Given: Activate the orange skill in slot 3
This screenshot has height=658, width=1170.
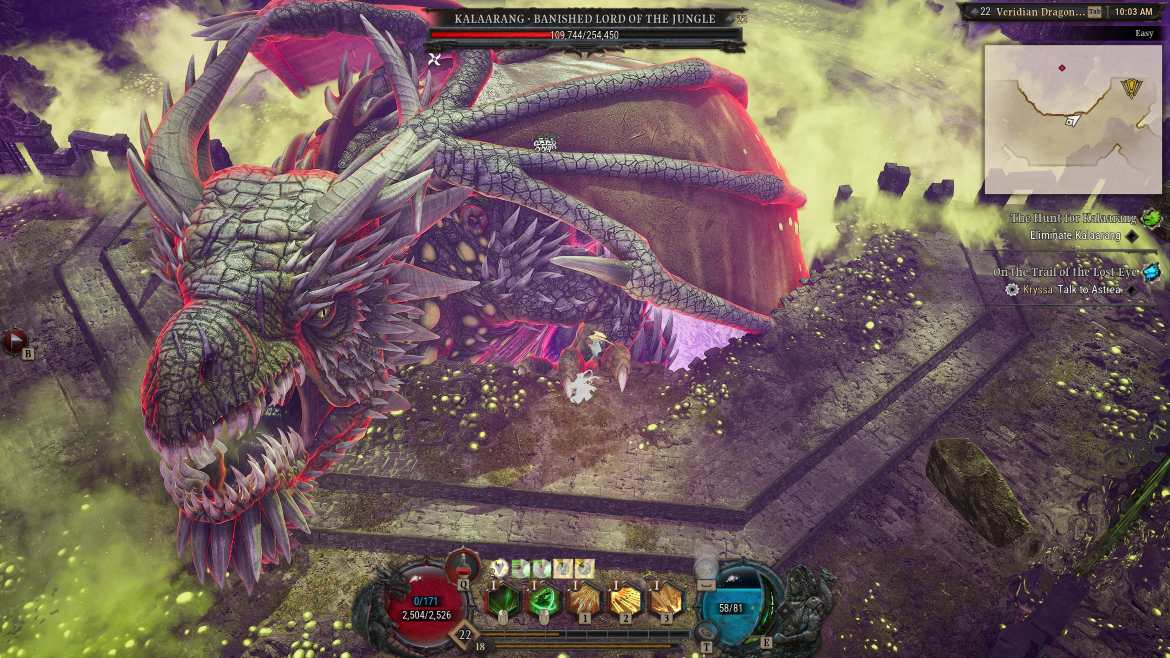Looking at the screenshot, I should (666, 600).
